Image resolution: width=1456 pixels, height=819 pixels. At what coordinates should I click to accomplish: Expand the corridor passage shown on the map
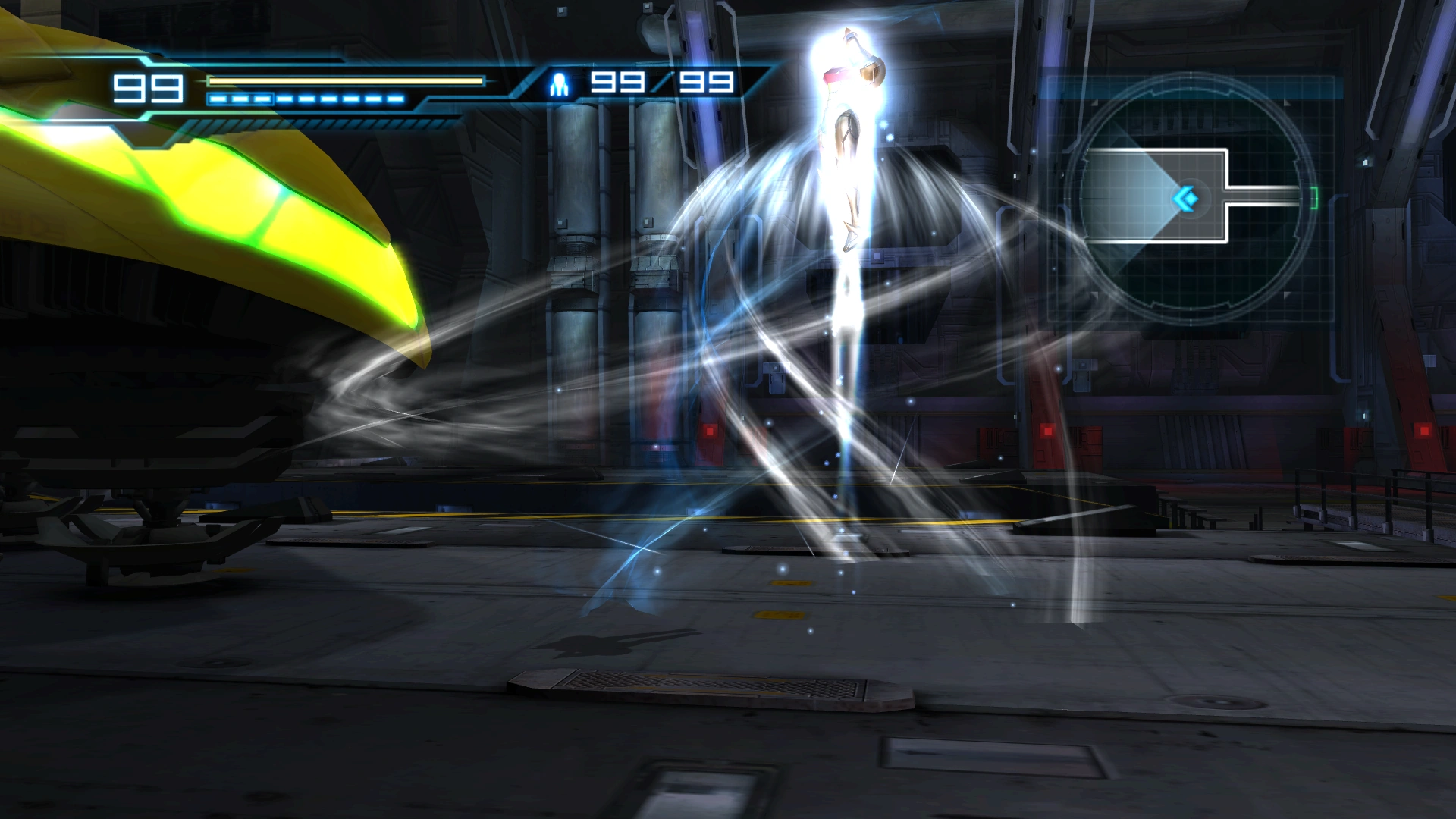(1264, 196)
